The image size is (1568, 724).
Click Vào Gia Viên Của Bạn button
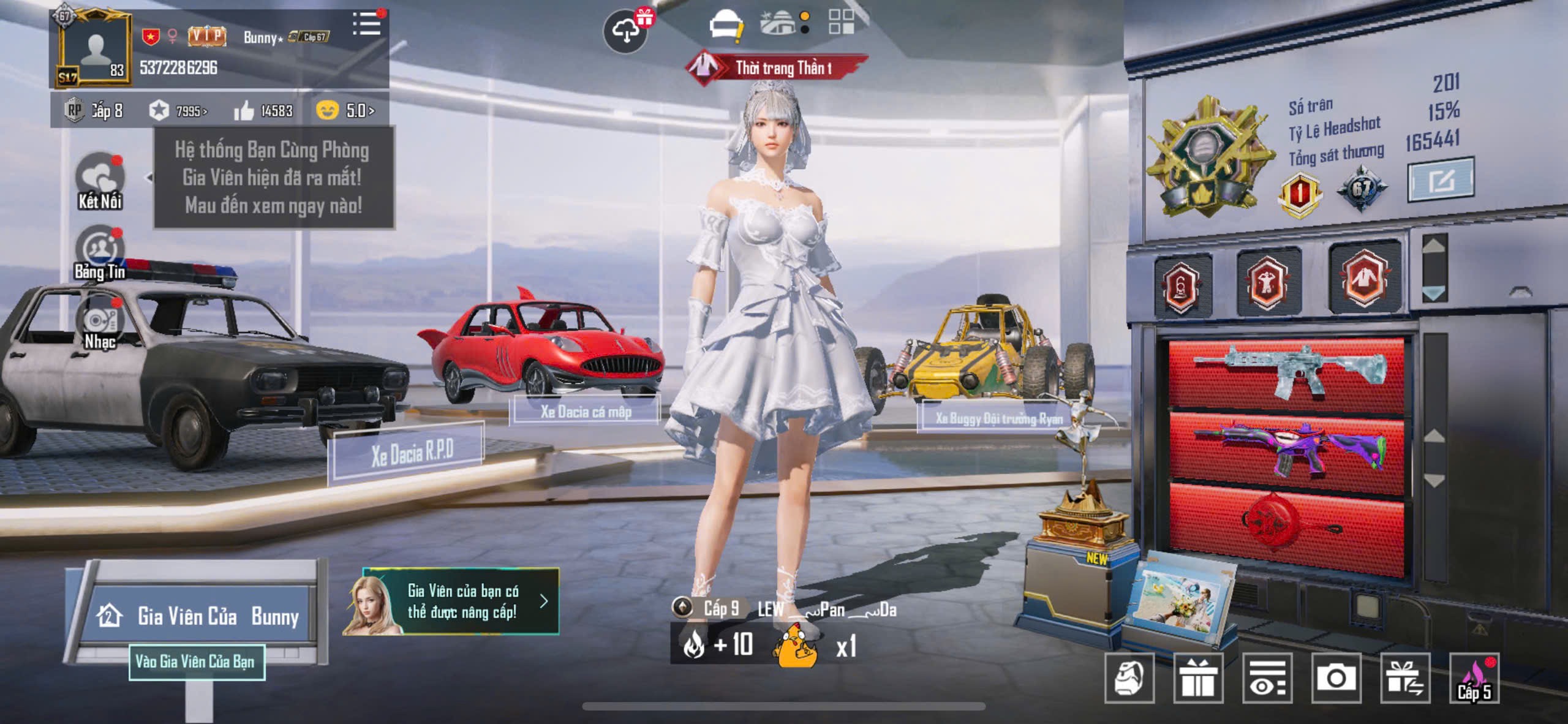pyautogui.click(x=197, y=662)
